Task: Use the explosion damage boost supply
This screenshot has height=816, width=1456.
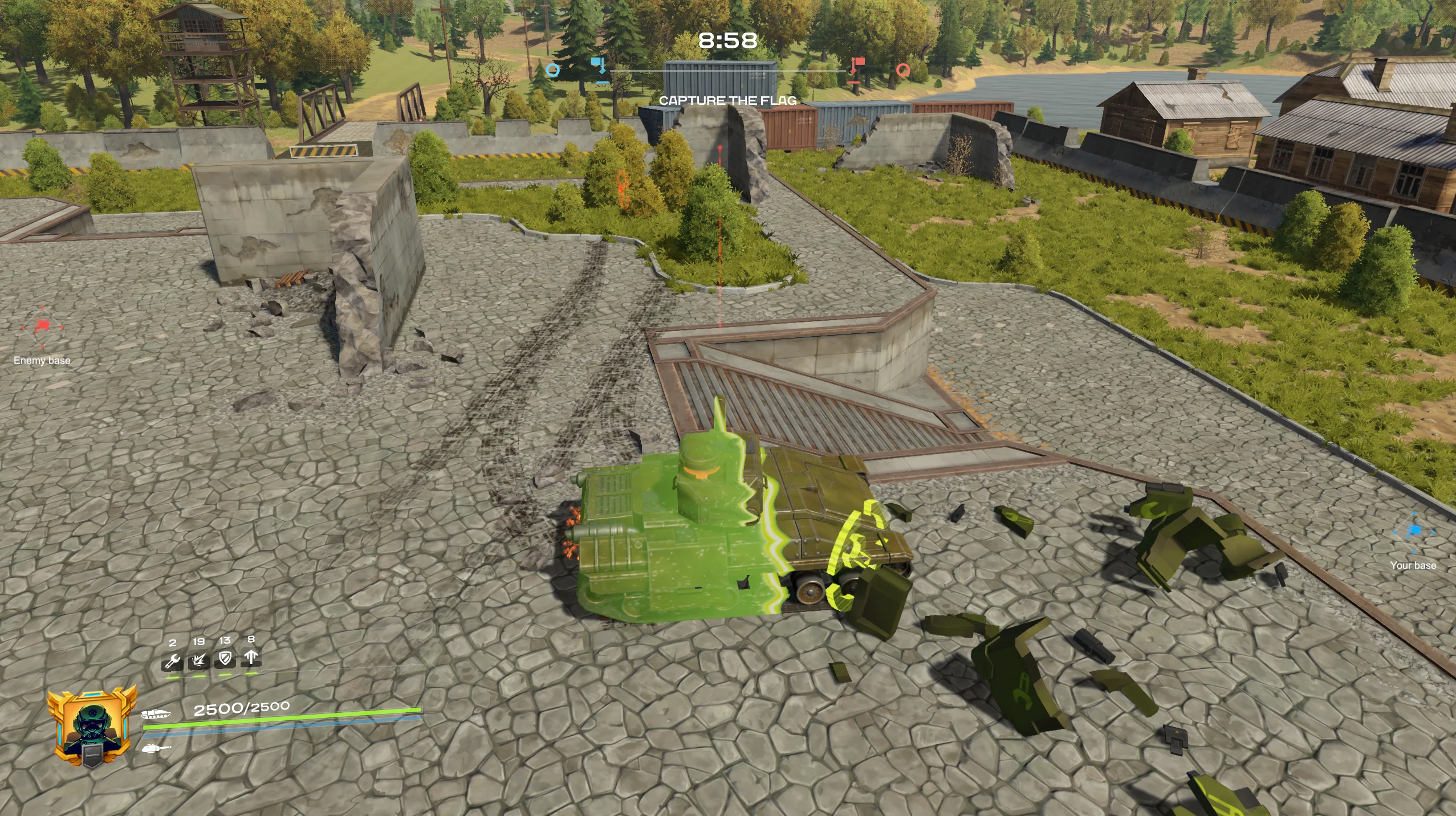Action: click(x=199, y=660)
